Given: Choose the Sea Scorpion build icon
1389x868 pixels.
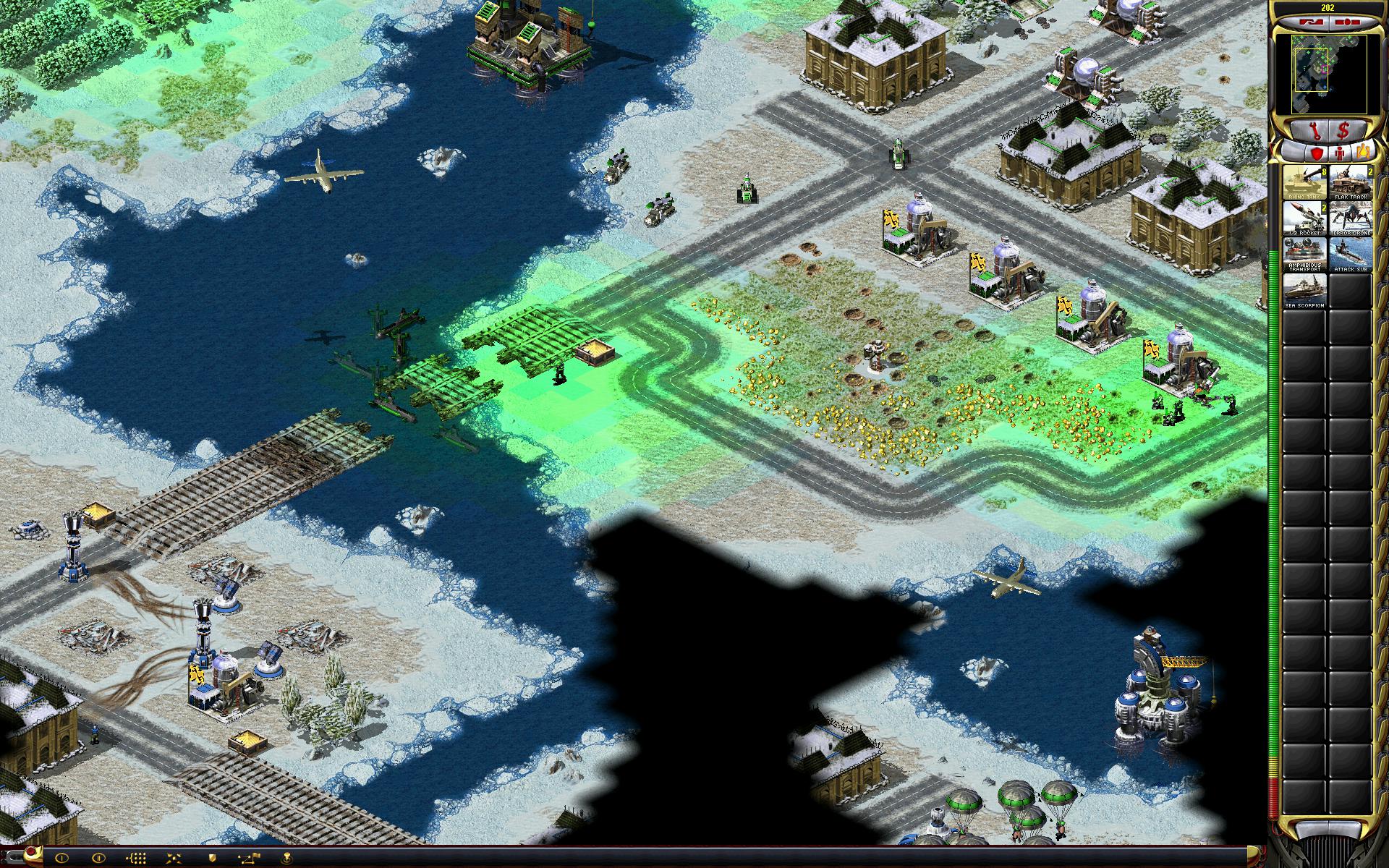Looking at the screenshot, I should click(x=1304, y=292).
